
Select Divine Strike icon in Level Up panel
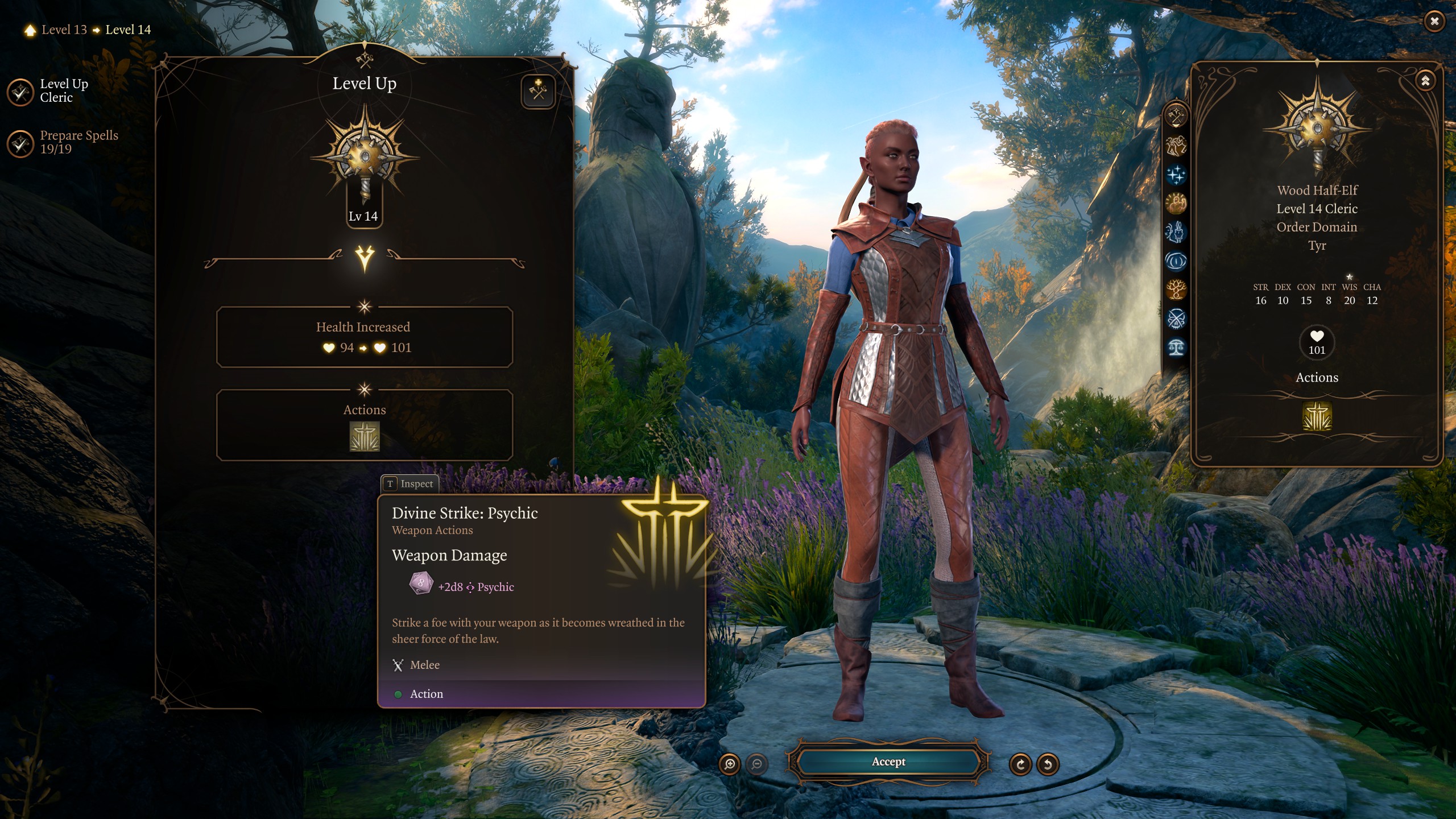tap(365, 436)
